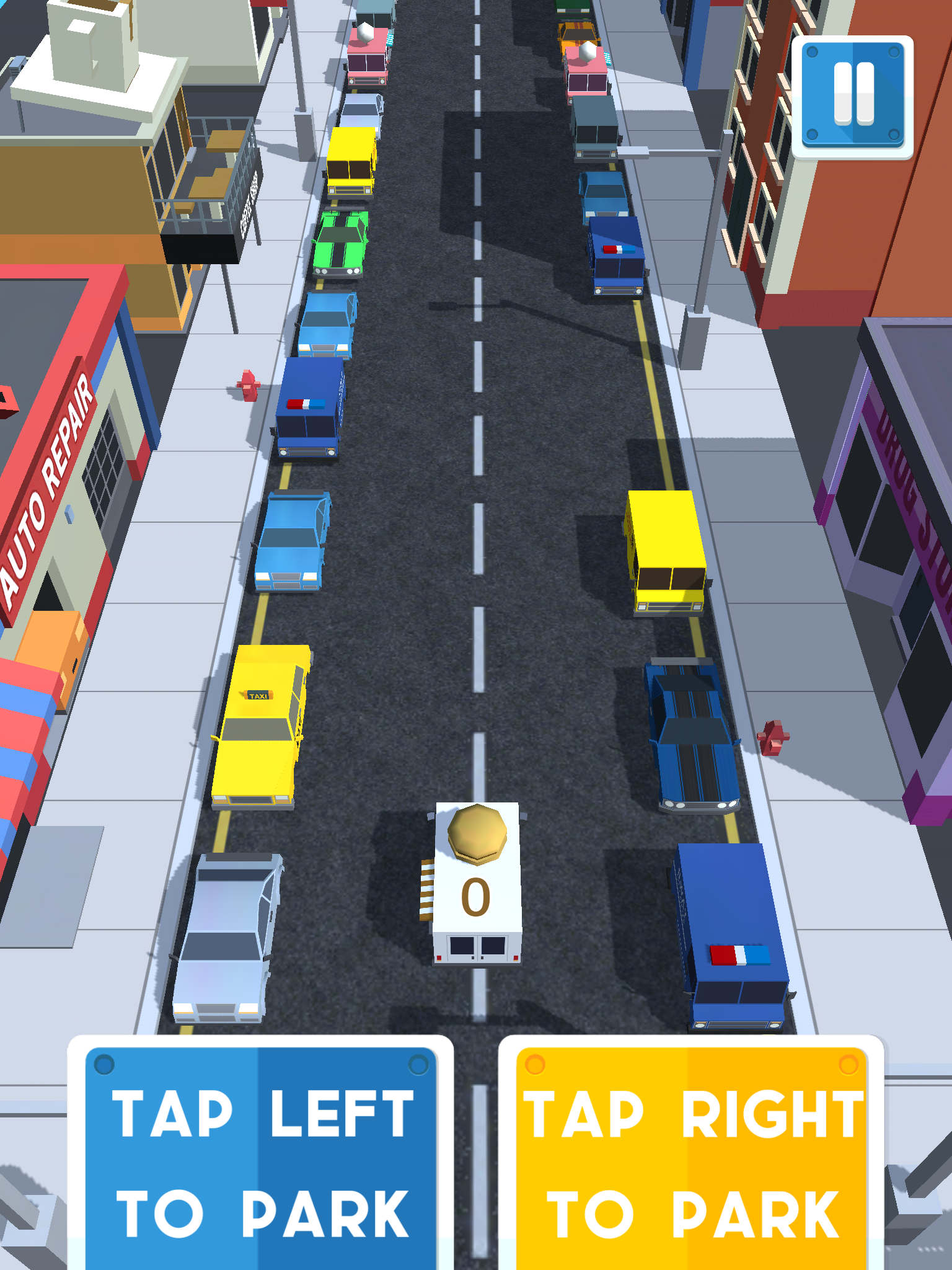Tap the pause icon in the top corner

click(x=854, y=93)
